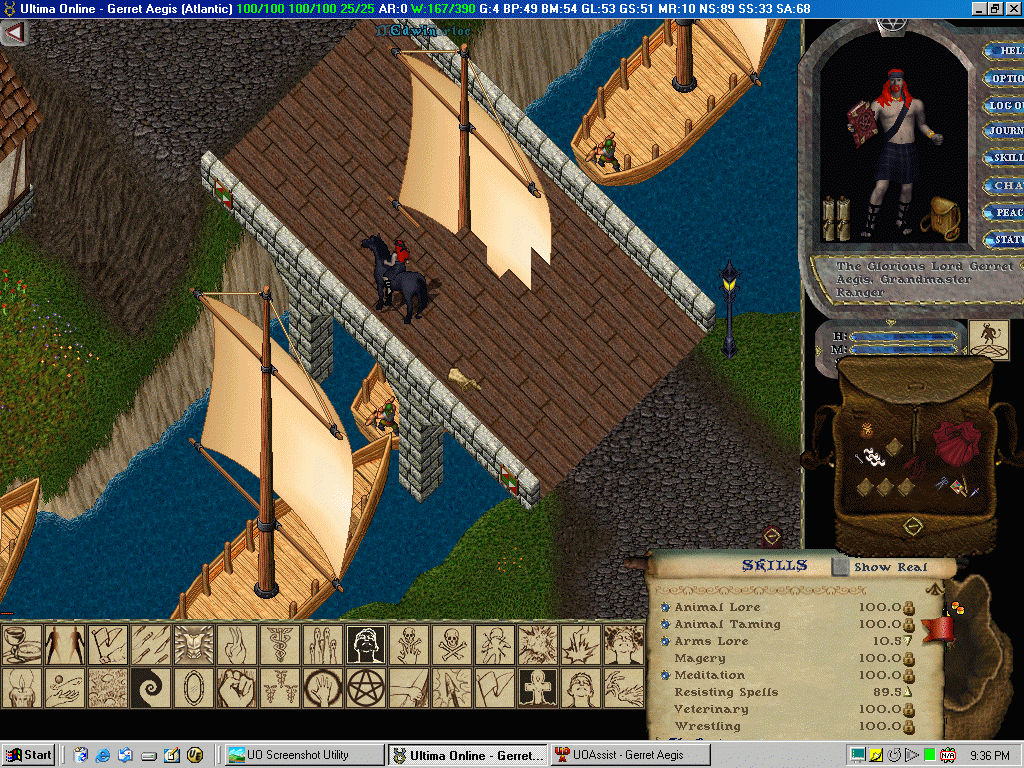Tick the Show Real checkbox
This screenshot has height=768, width=1024.
click(842, 567)
